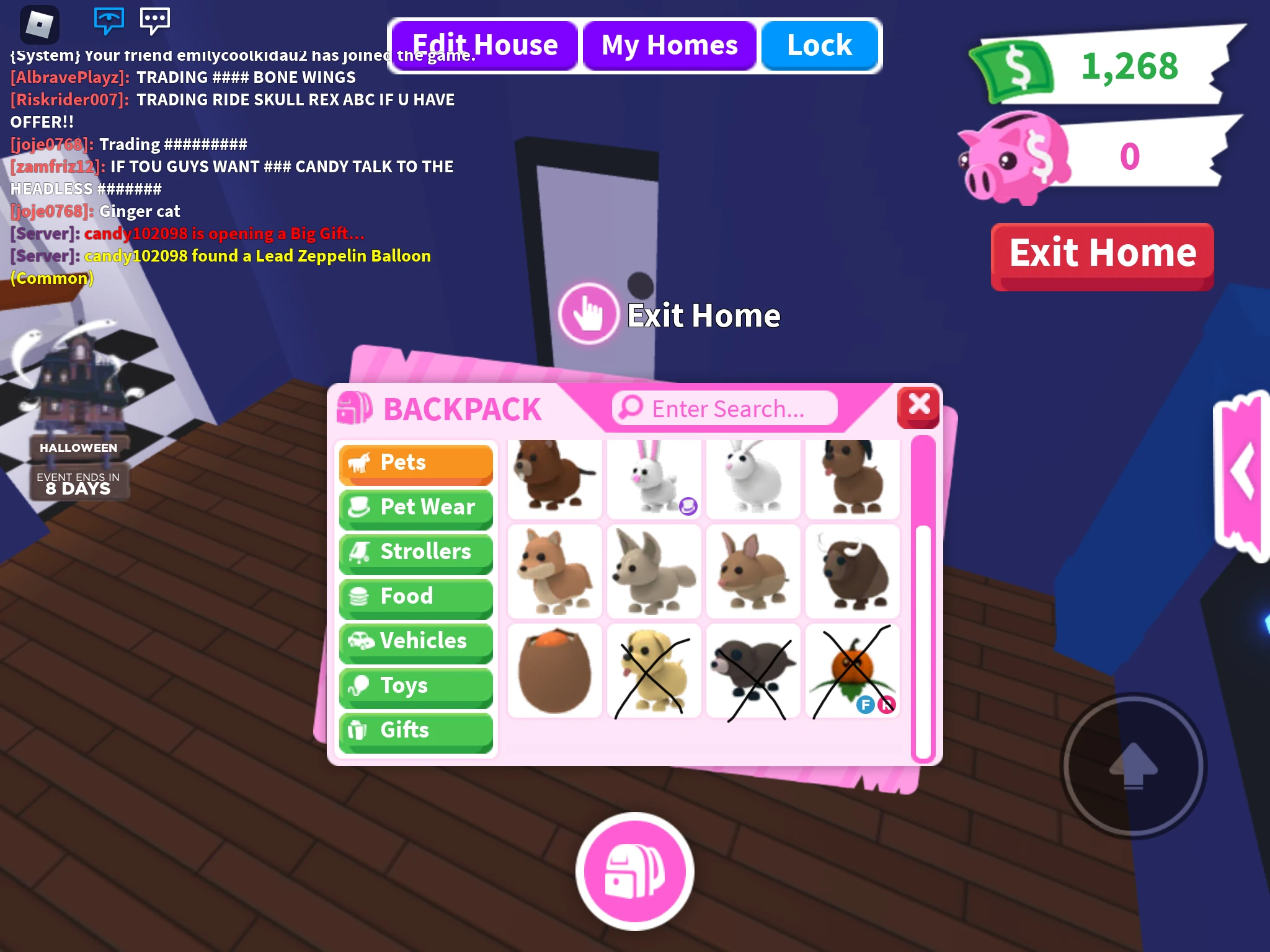Toggle the blue spectate chat icon

point(109,22)
